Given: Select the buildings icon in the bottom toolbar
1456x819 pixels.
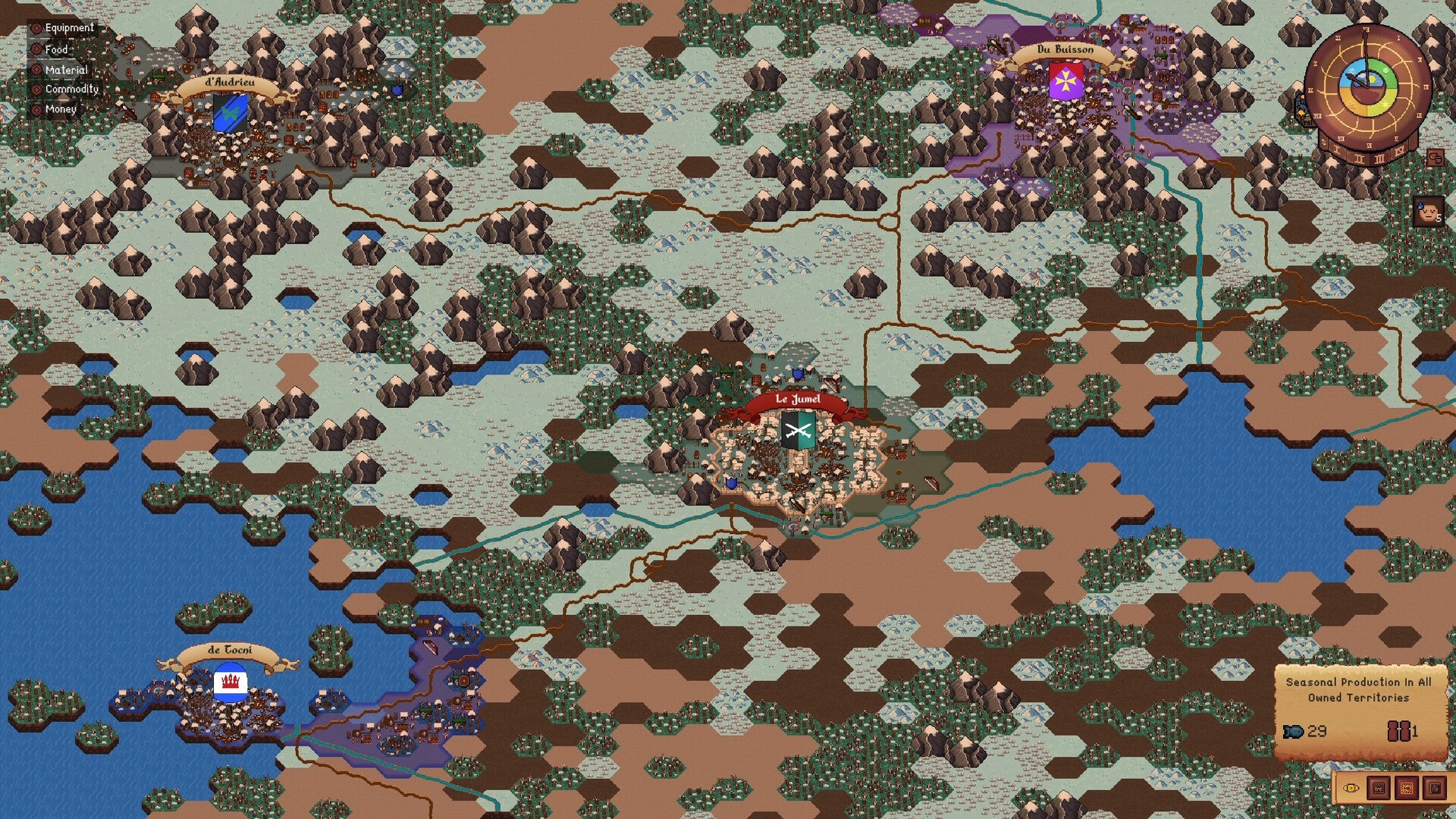Looking at the screenshot, I should (x=1379, y=787).
